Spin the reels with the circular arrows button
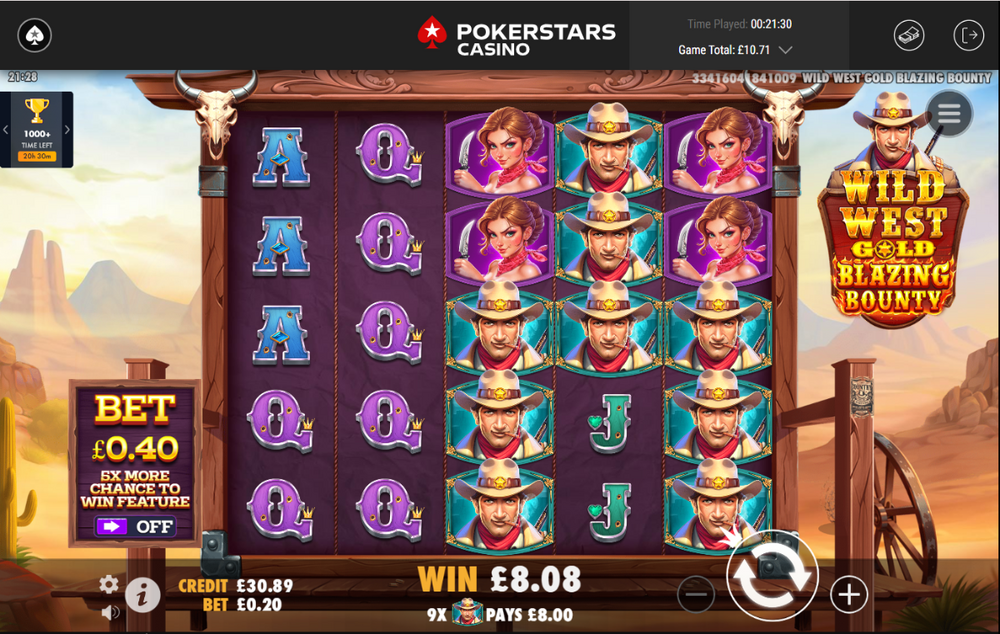Screen dimensions: 1000x634 coord(772,576)
